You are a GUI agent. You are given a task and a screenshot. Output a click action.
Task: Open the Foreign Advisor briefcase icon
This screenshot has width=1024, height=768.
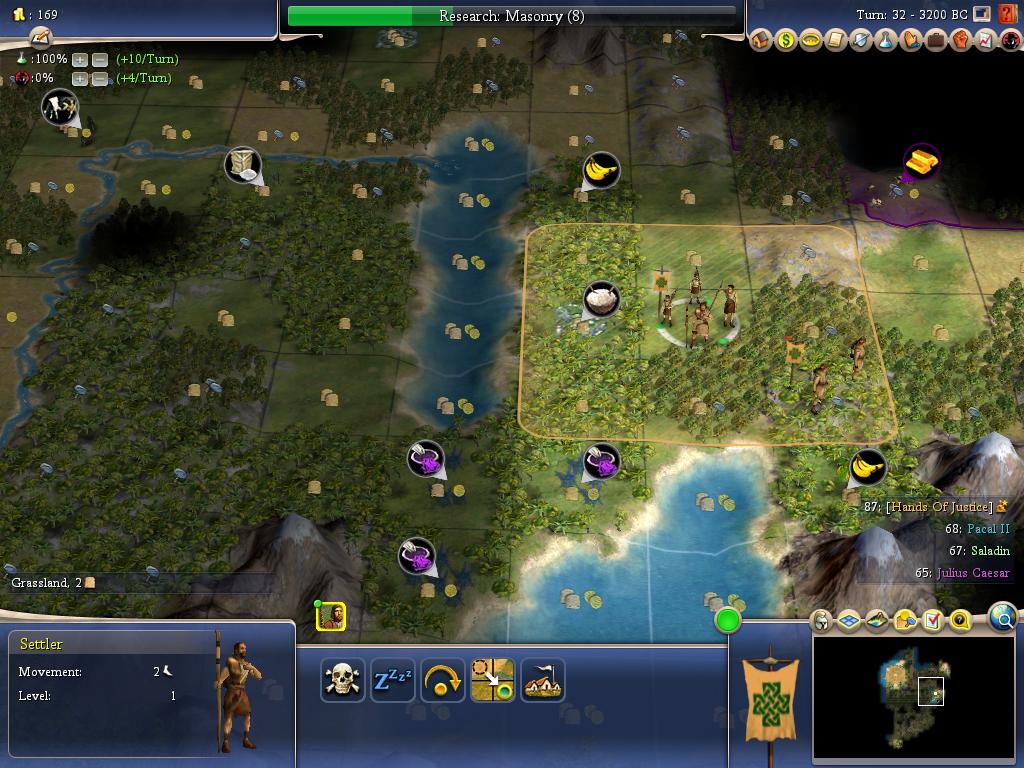click(936, 41)
